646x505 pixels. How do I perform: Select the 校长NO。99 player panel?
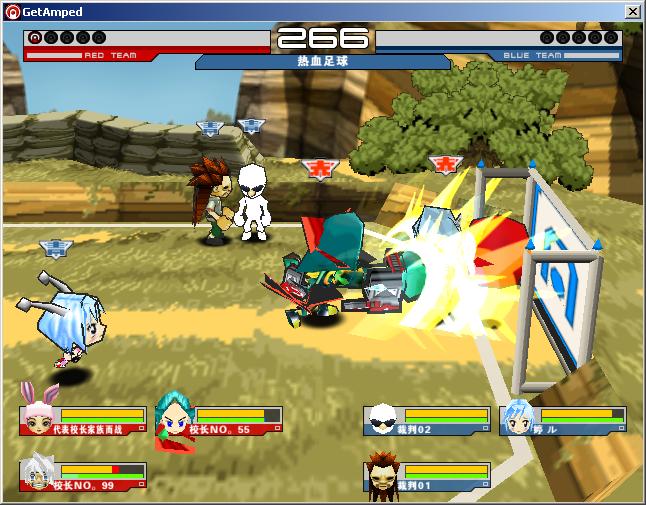[83, 476]
